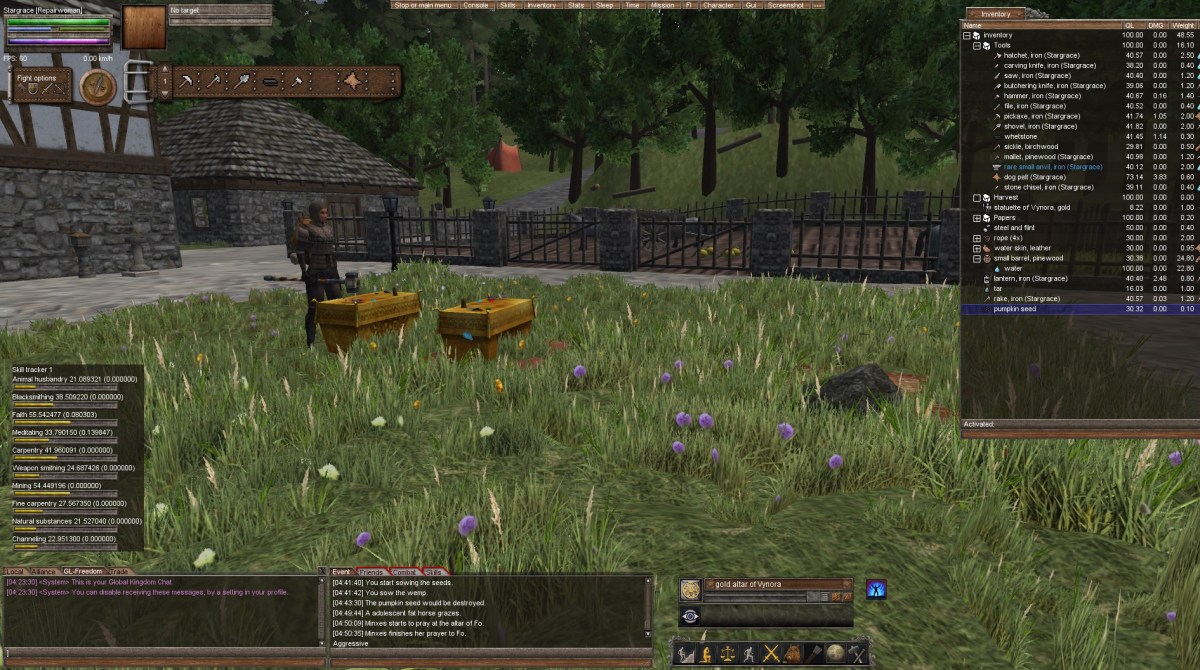
Task: Switch to the Trade chat tab
Action: 118,572
